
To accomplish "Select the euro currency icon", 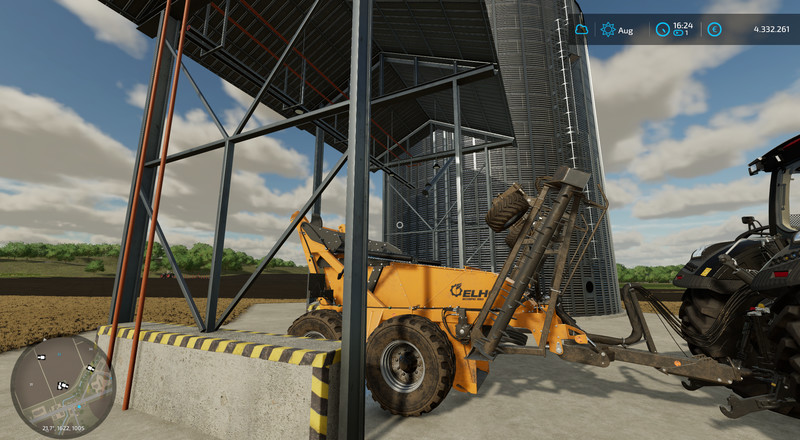I will point(714,30).
